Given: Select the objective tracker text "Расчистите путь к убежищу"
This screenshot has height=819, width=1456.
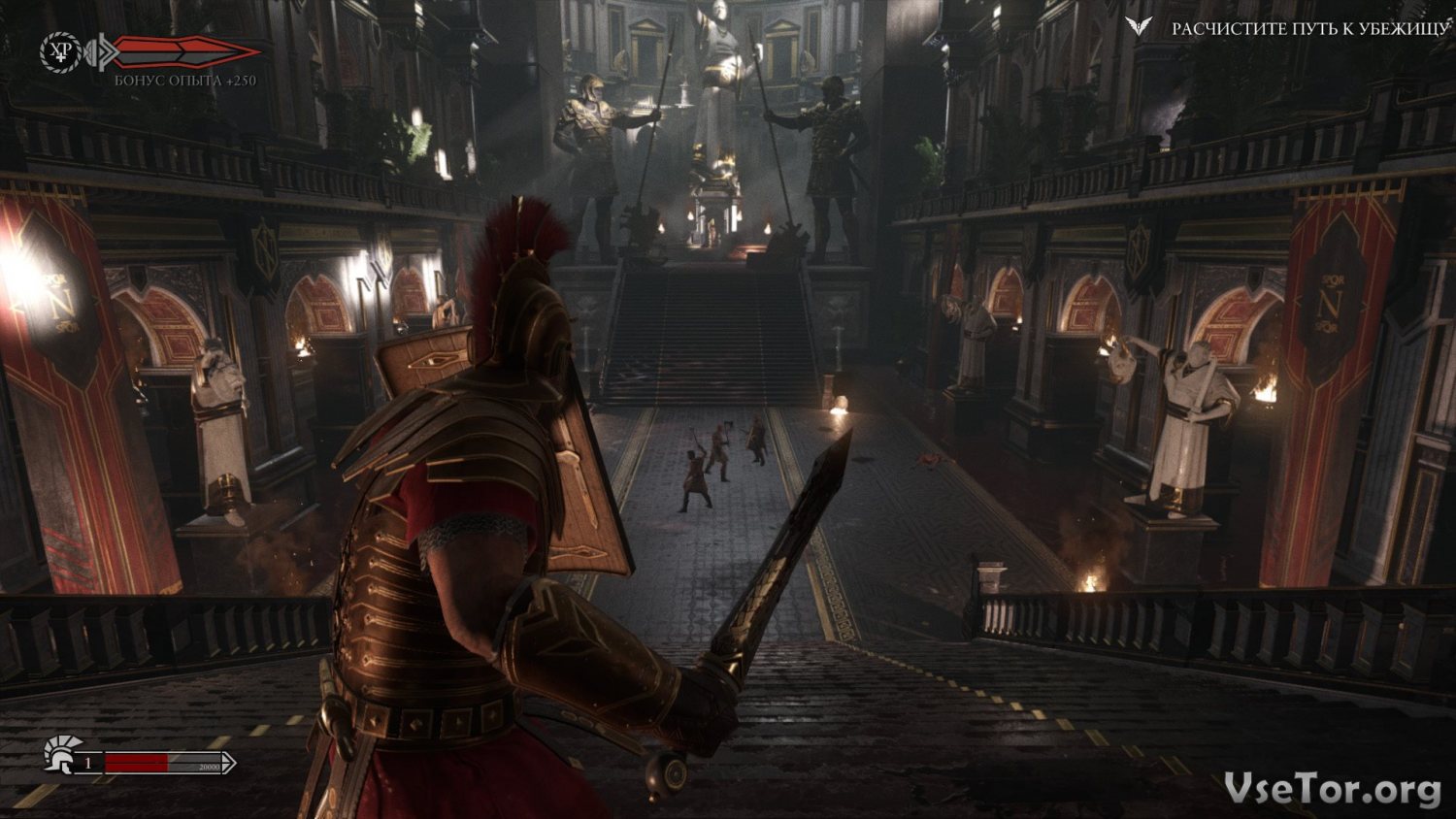Looking at the screenshot, I should (x=1309, y=29).
